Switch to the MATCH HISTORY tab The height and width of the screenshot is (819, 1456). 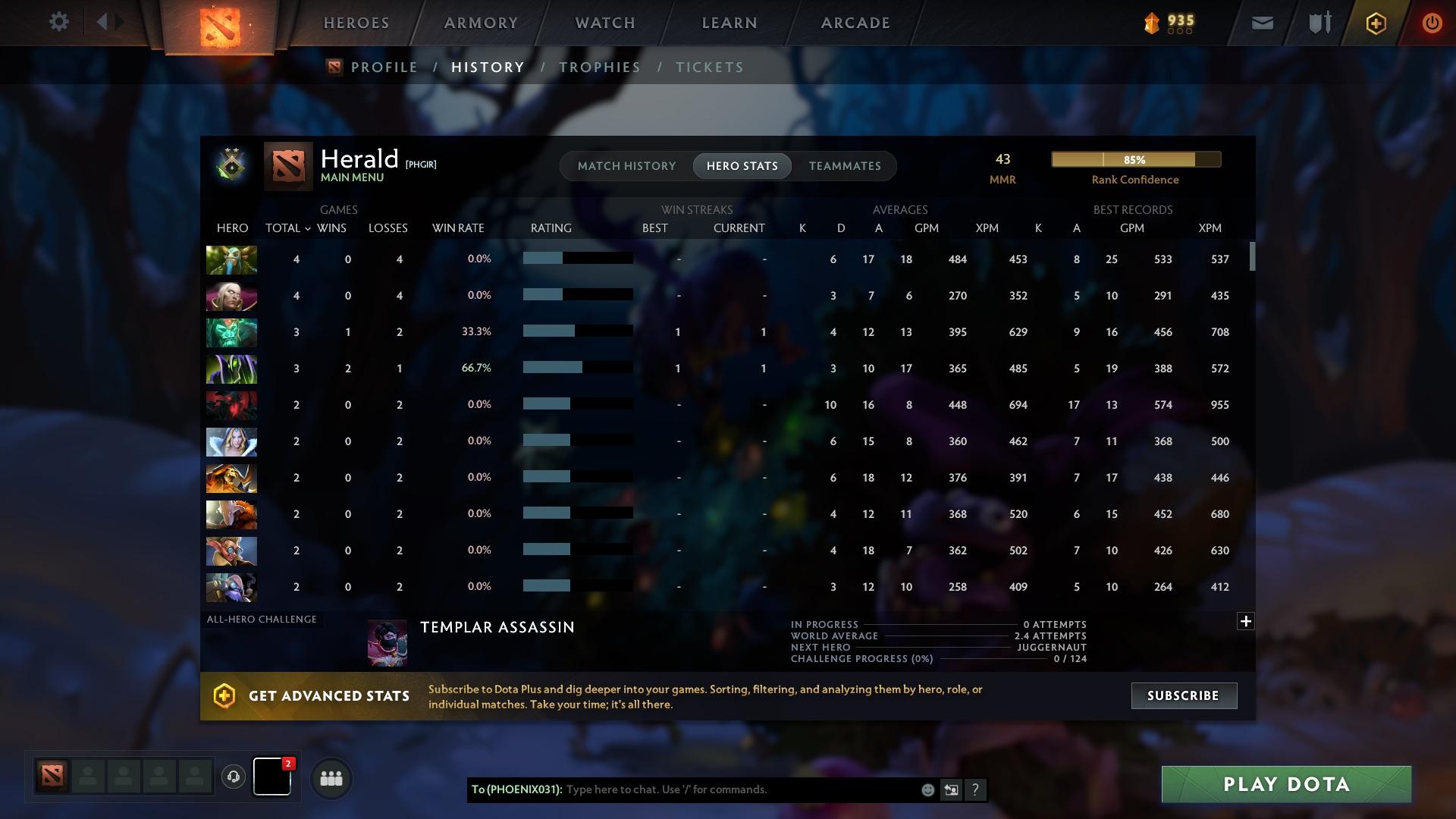626,165
